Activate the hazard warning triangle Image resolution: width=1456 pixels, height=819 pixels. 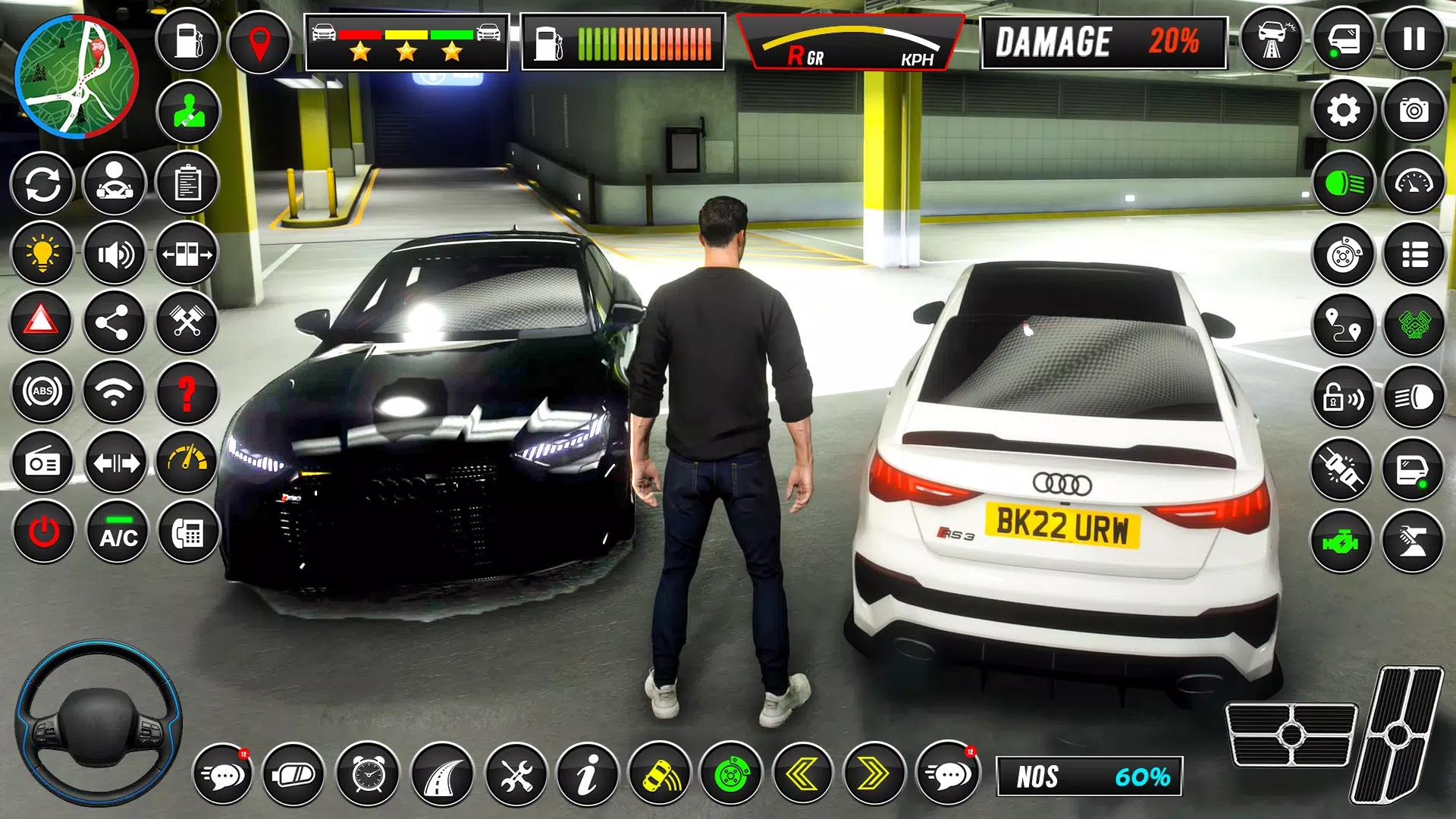coord(42,322)
